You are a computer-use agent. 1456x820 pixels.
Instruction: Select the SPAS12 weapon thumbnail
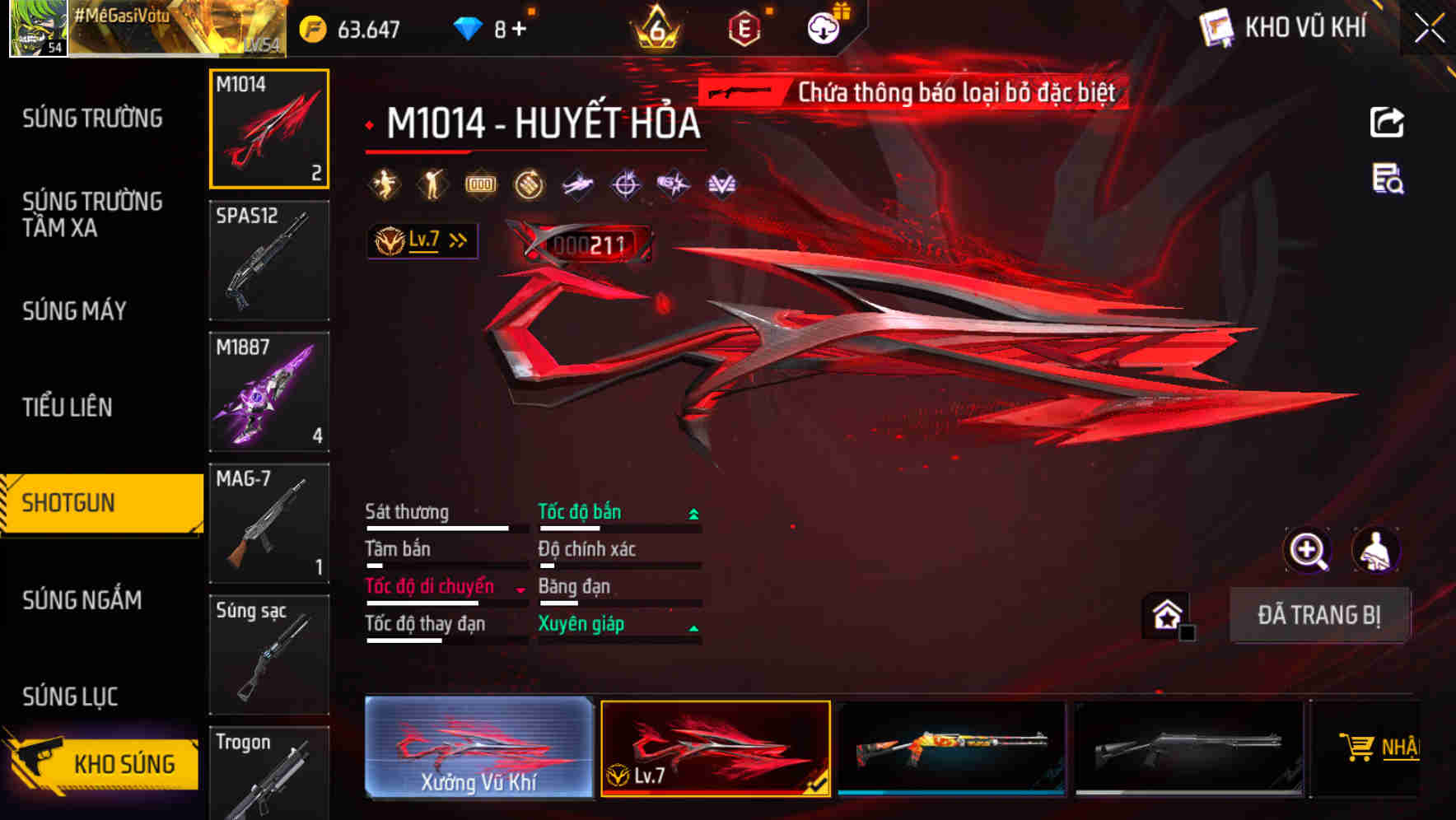pyautogui.click(x=269, y=259)
